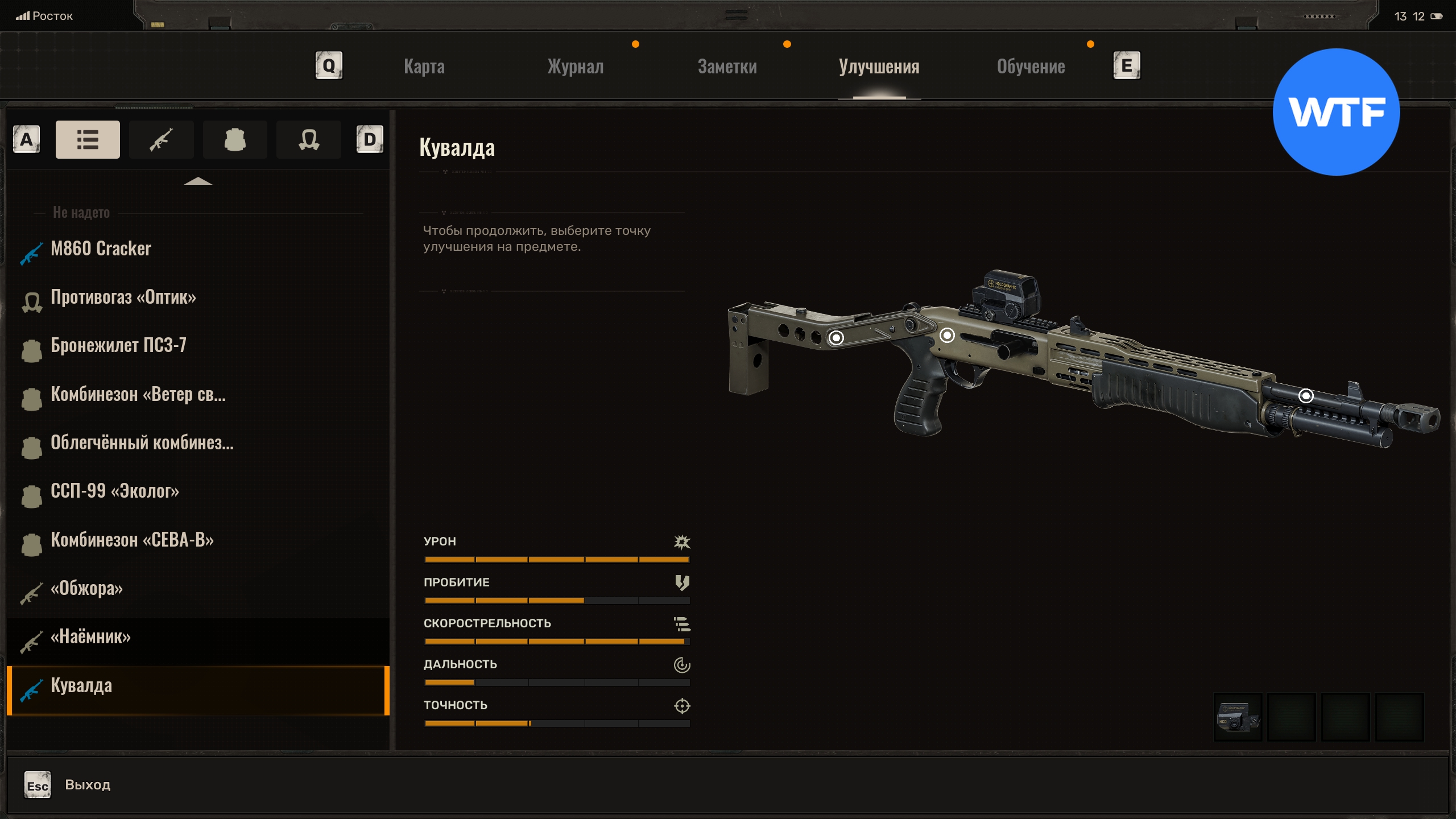This screenshot has width=1456, height=819.
Task: Click the stock upgrade point on shotgun
Action: [x=836, y=338]
